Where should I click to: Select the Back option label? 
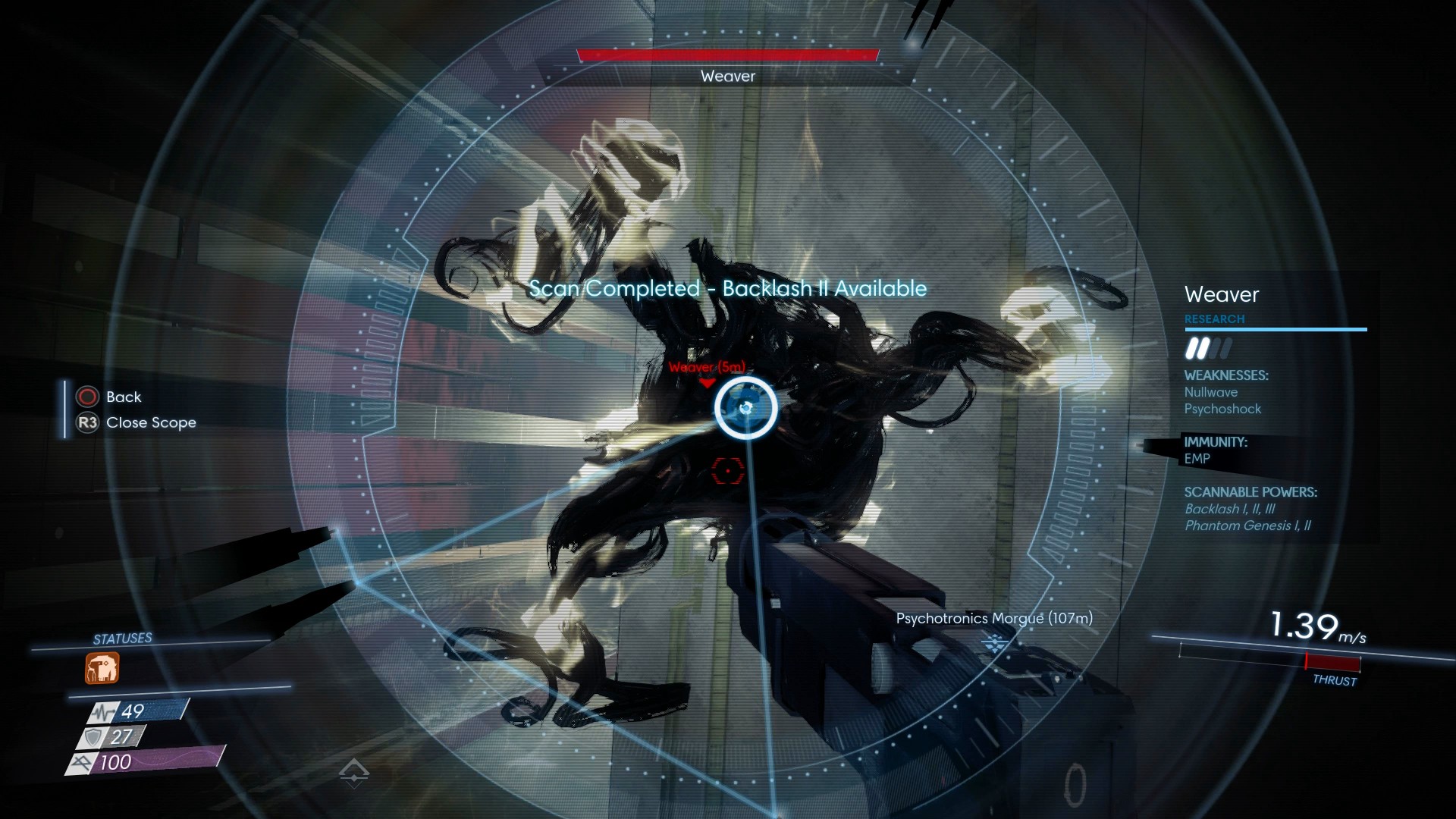124,397
